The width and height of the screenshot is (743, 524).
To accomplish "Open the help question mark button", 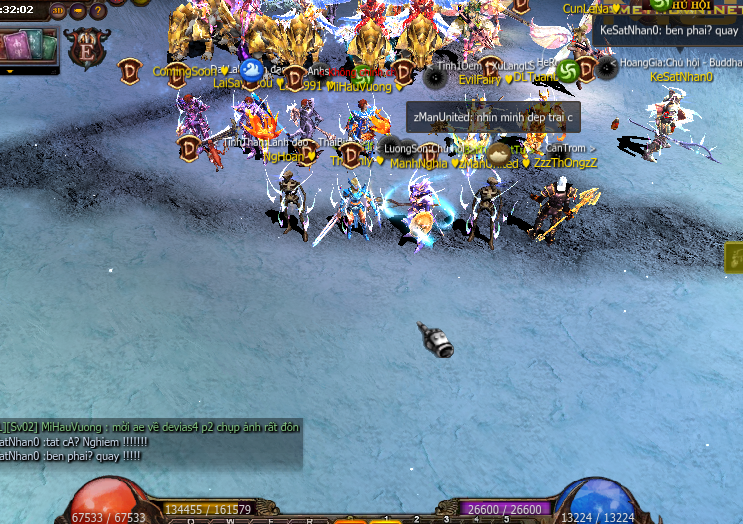I will [x=98, y=12].
